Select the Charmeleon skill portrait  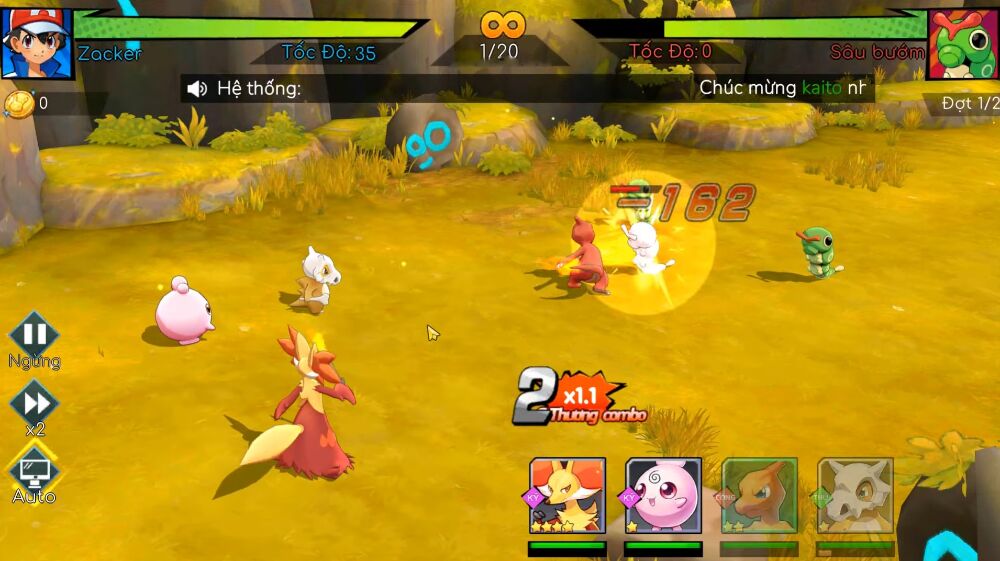[x=759, y=496]
